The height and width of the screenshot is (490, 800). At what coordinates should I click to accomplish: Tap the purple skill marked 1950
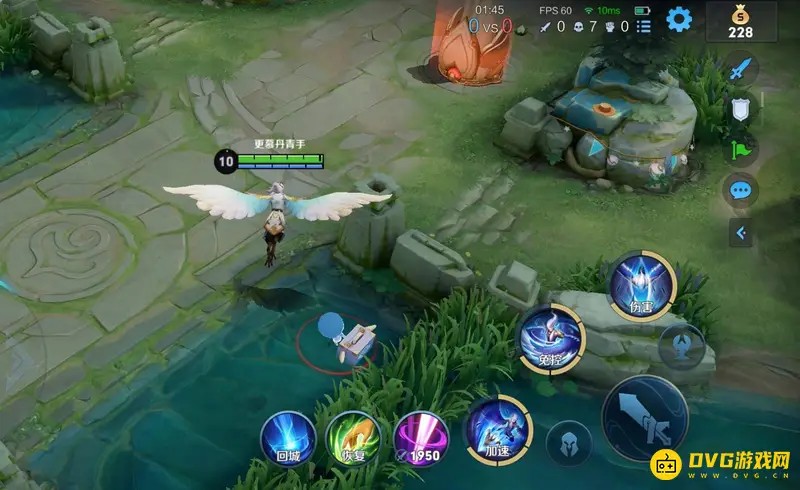tap(420, 437)
